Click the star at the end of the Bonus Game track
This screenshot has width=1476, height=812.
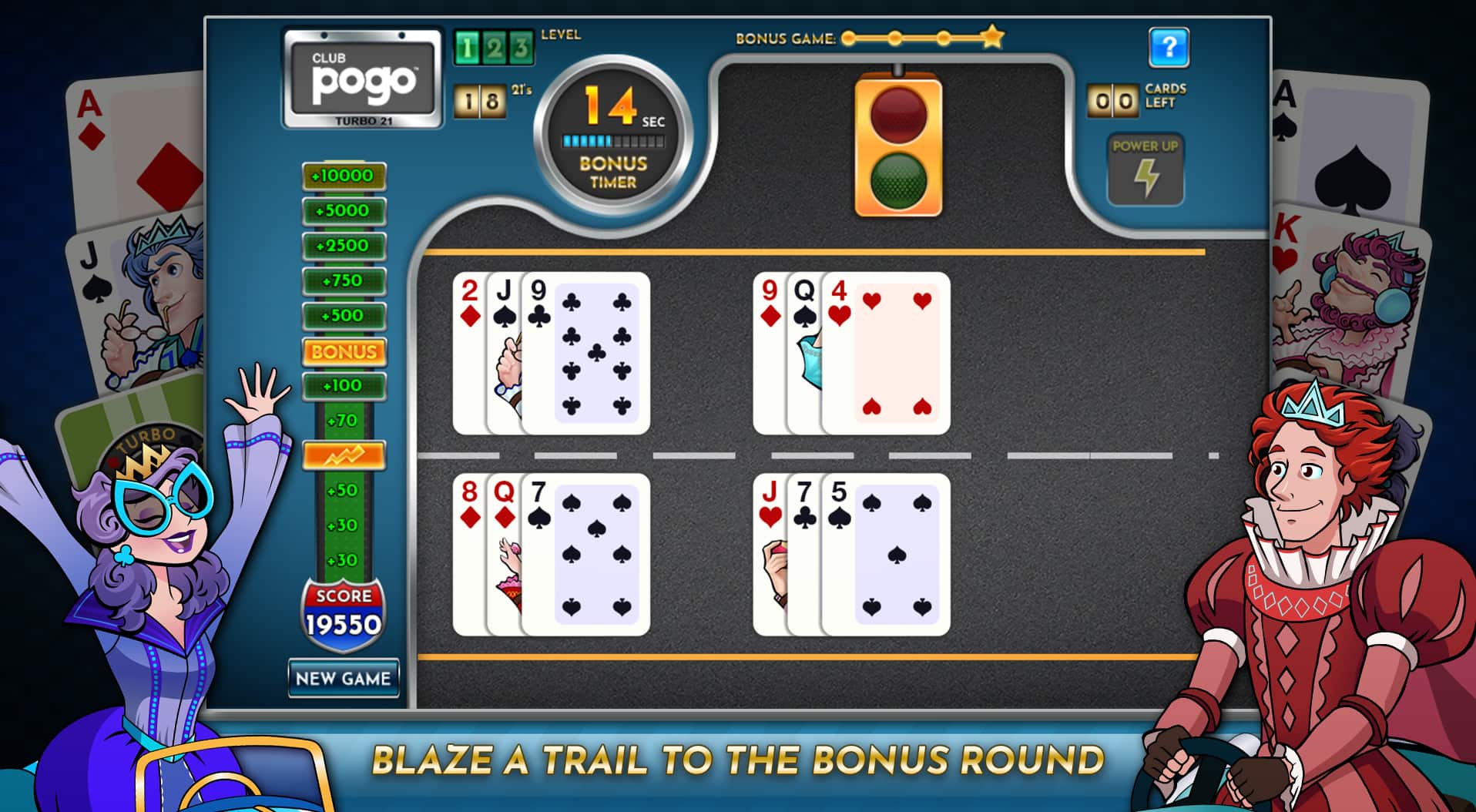[992, 35]
